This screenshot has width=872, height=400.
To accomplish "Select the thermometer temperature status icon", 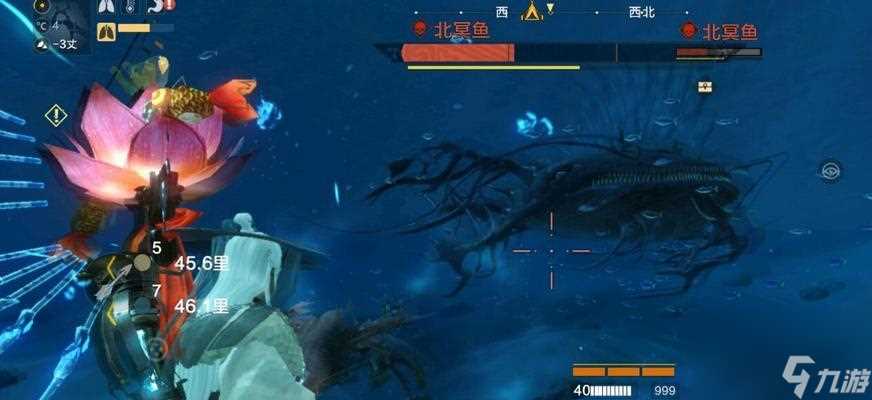I will point(131,7).
